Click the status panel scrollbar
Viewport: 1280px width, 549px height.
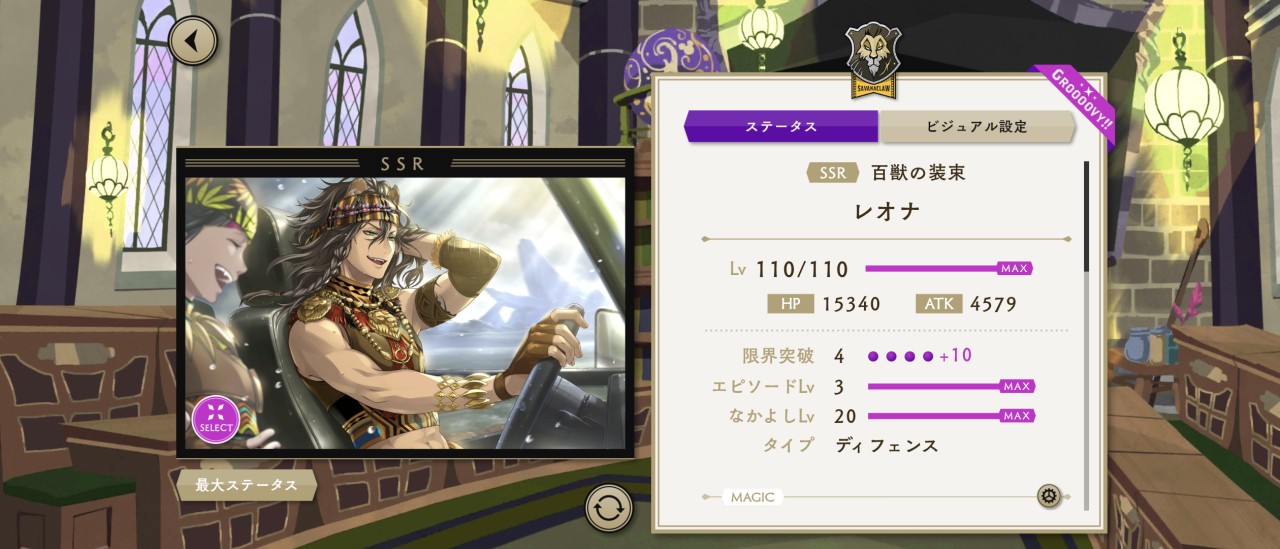(x=1087, y=215)
